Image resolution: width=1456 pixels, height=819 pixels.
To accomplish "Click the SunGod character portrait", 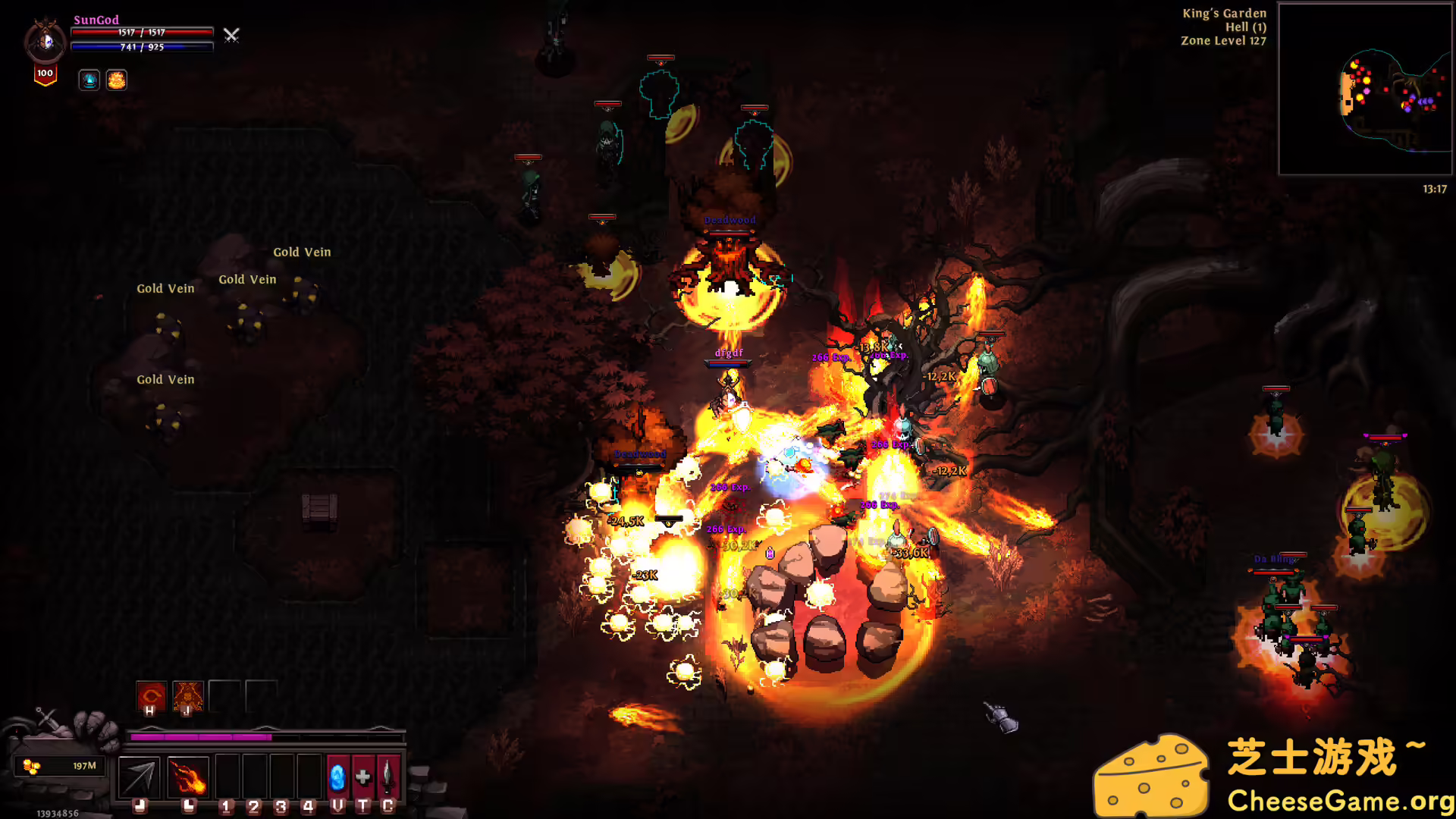I will [45, 41].
